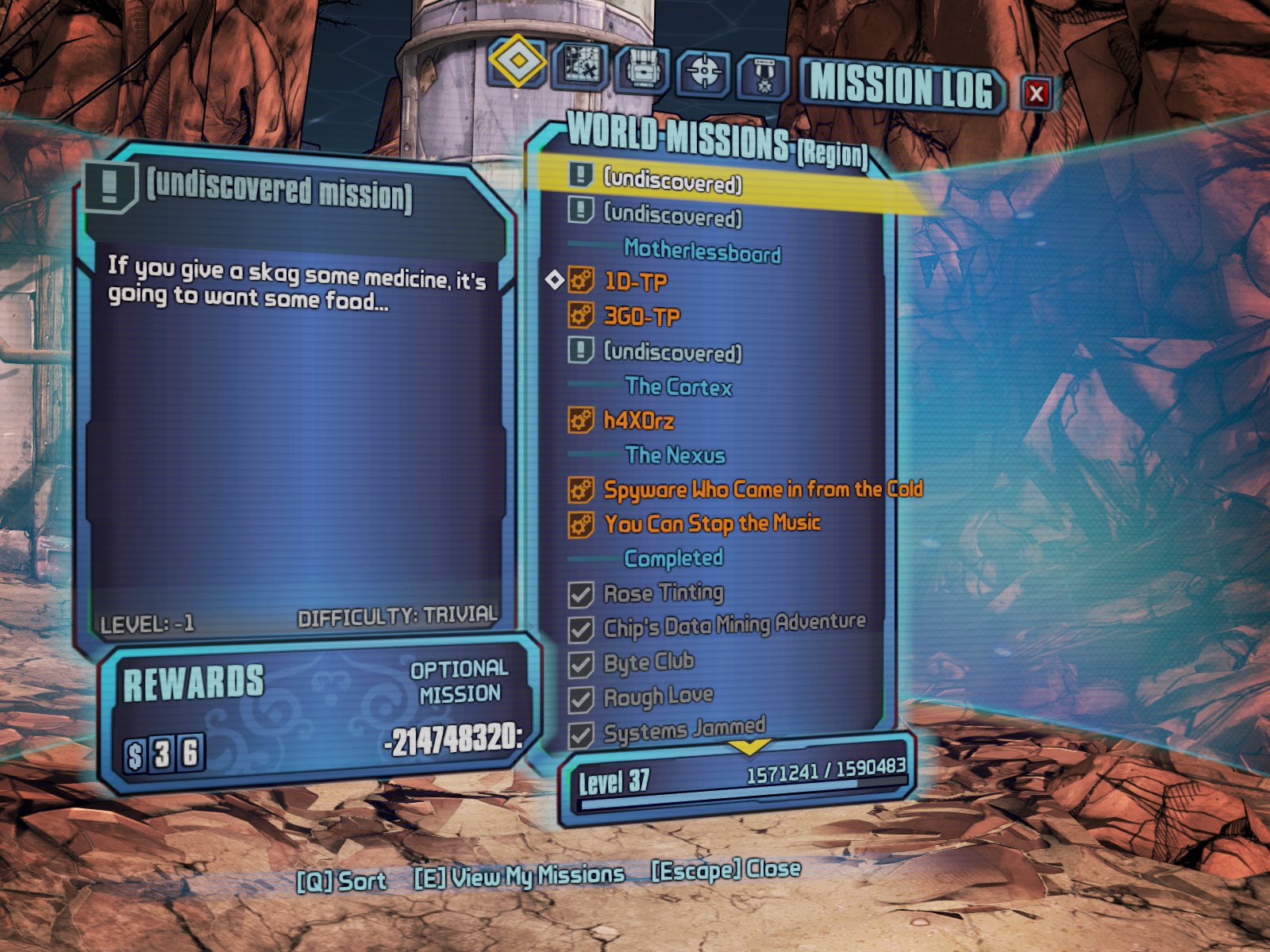The image size is (1270, 952).
Task: Select completed mission Byte Club
Action: click(648, 662)
